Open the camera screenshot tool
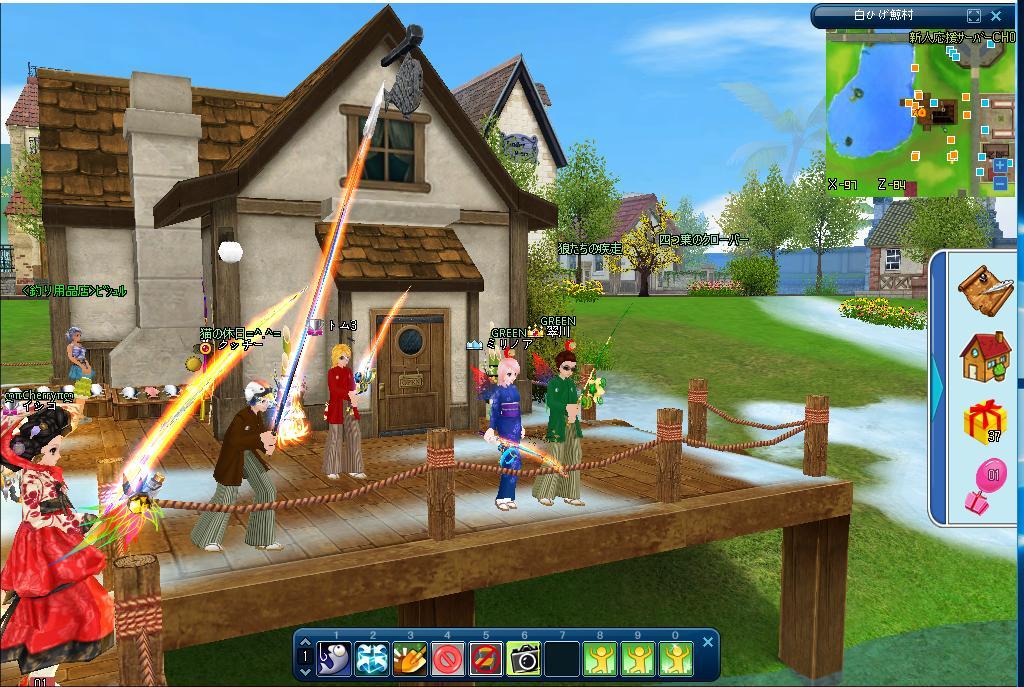Image resolution: width=1024 pixels, height=687 pixels. [524, 658]
